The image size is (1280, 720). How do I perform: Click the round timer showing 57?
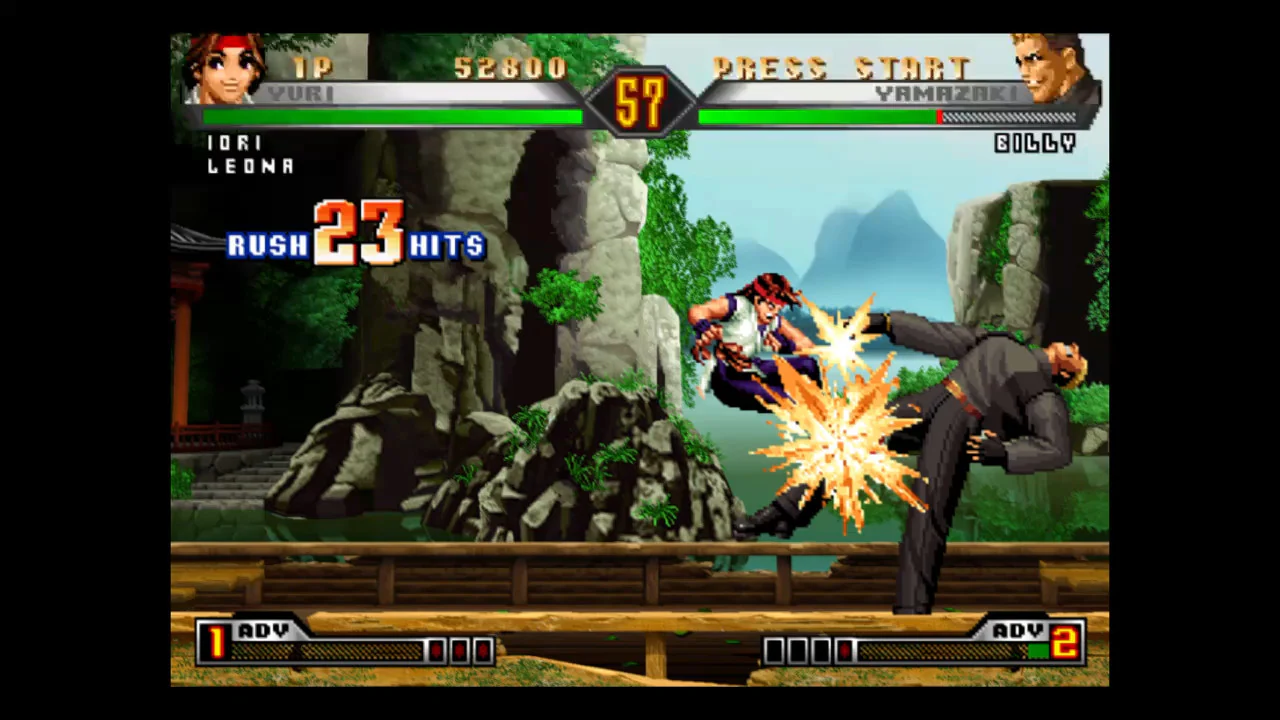coord(640,100)
